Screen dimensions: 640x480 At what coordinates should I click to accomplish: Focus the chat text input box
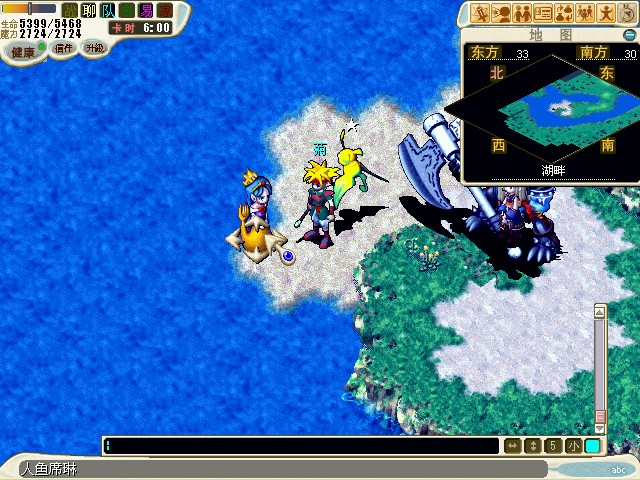(300, 446)
